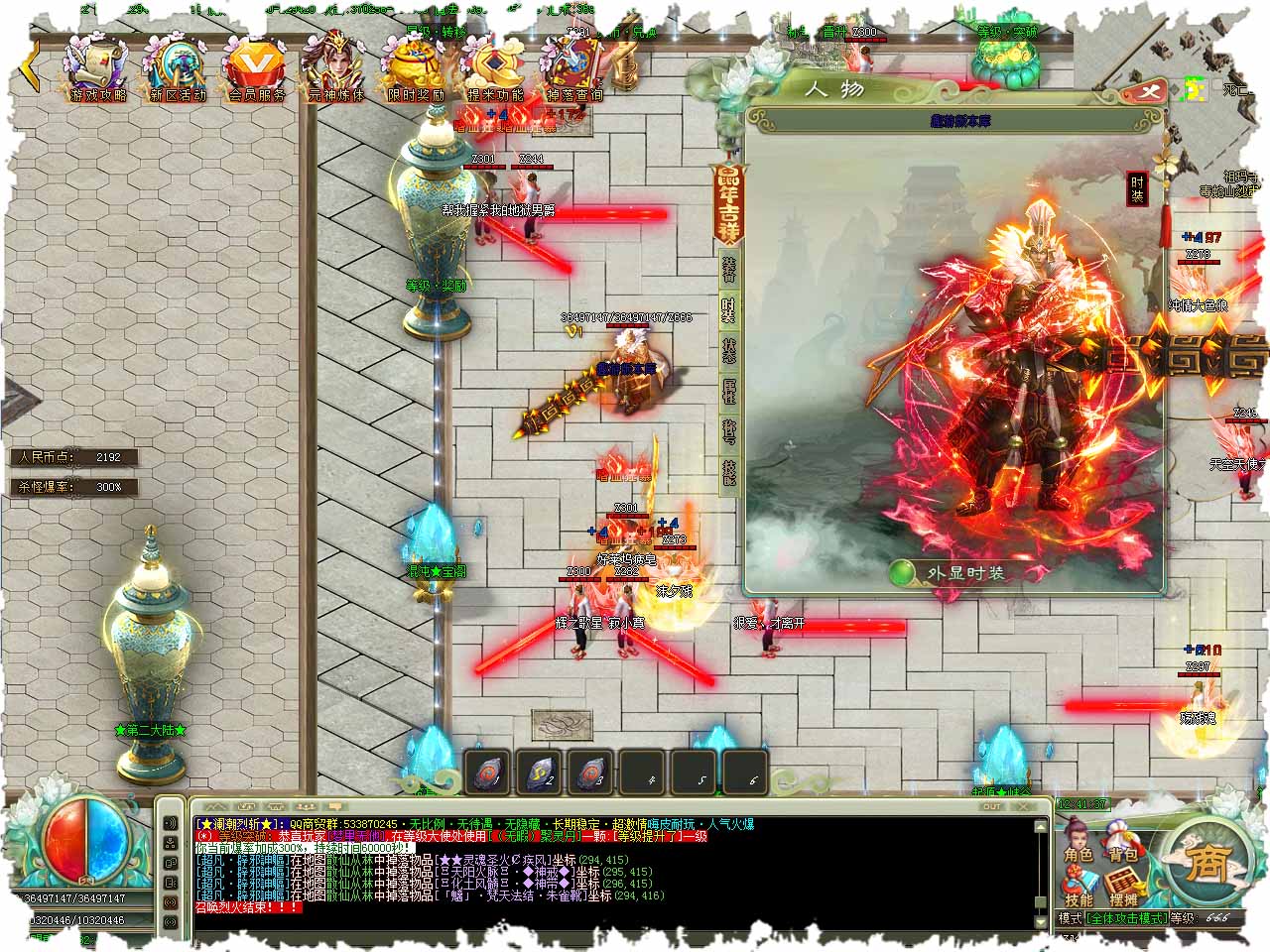Screen dimensions: 1270x952
Task: Open the 提米功能 gold ingot icon
Action: pos(494,67)
